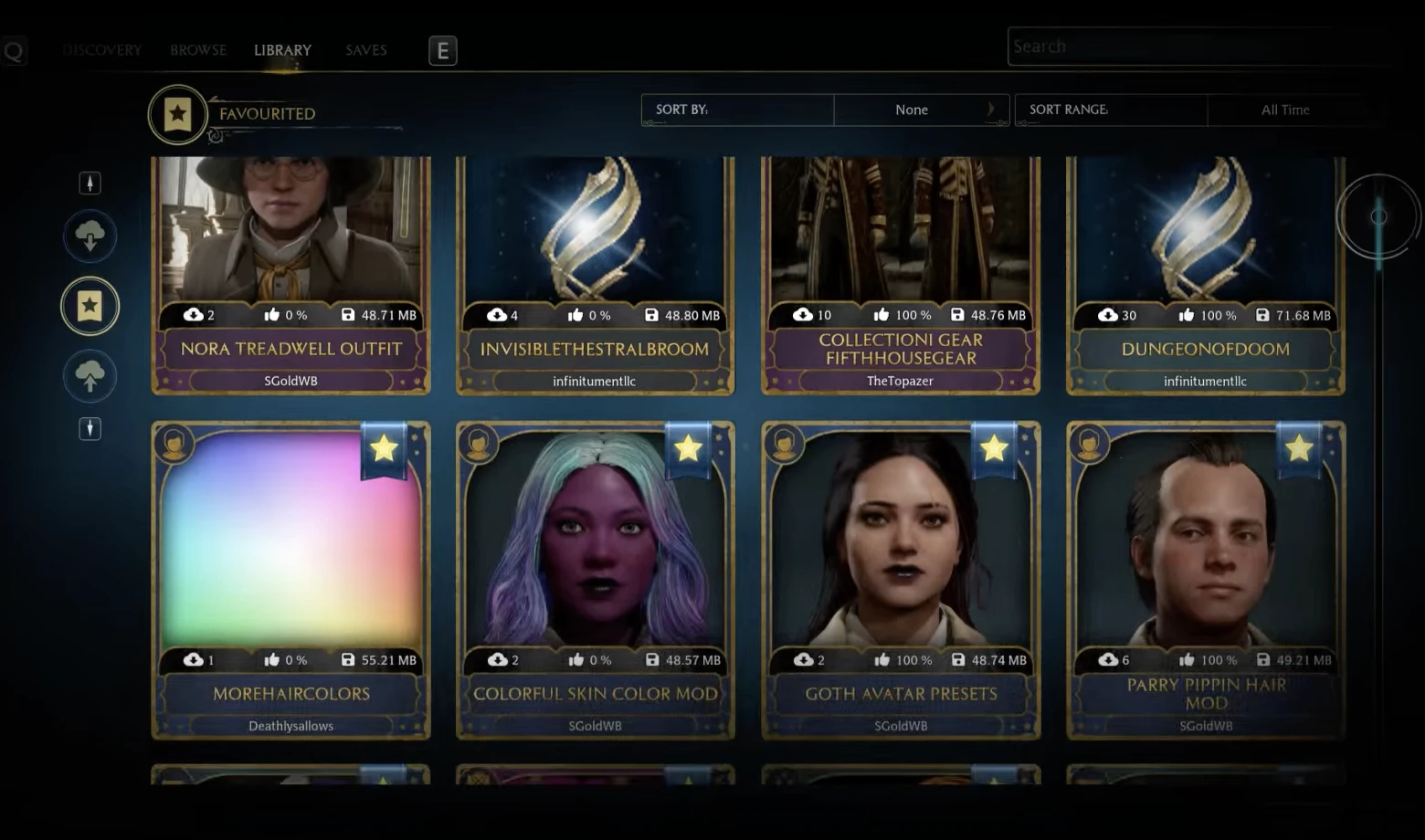The image size is (1425, 840).
Task: Click the thumbs-up rating icon on GOTH AVATAR PRESETS
Action: pos(881,659)
